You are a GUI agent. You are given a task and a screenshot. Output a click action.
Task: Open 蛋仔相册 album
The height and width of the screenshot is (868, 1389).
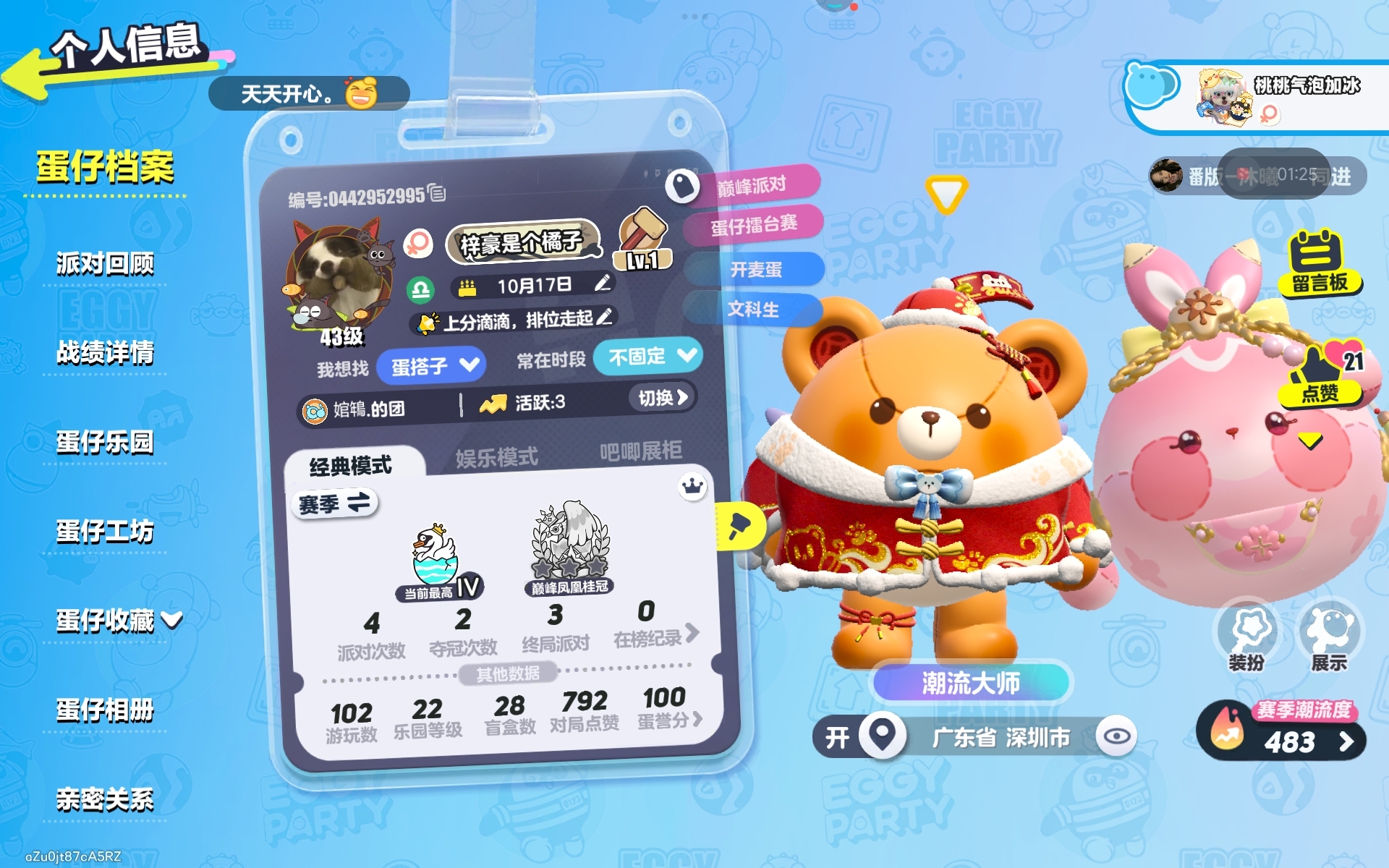[105, 710]
